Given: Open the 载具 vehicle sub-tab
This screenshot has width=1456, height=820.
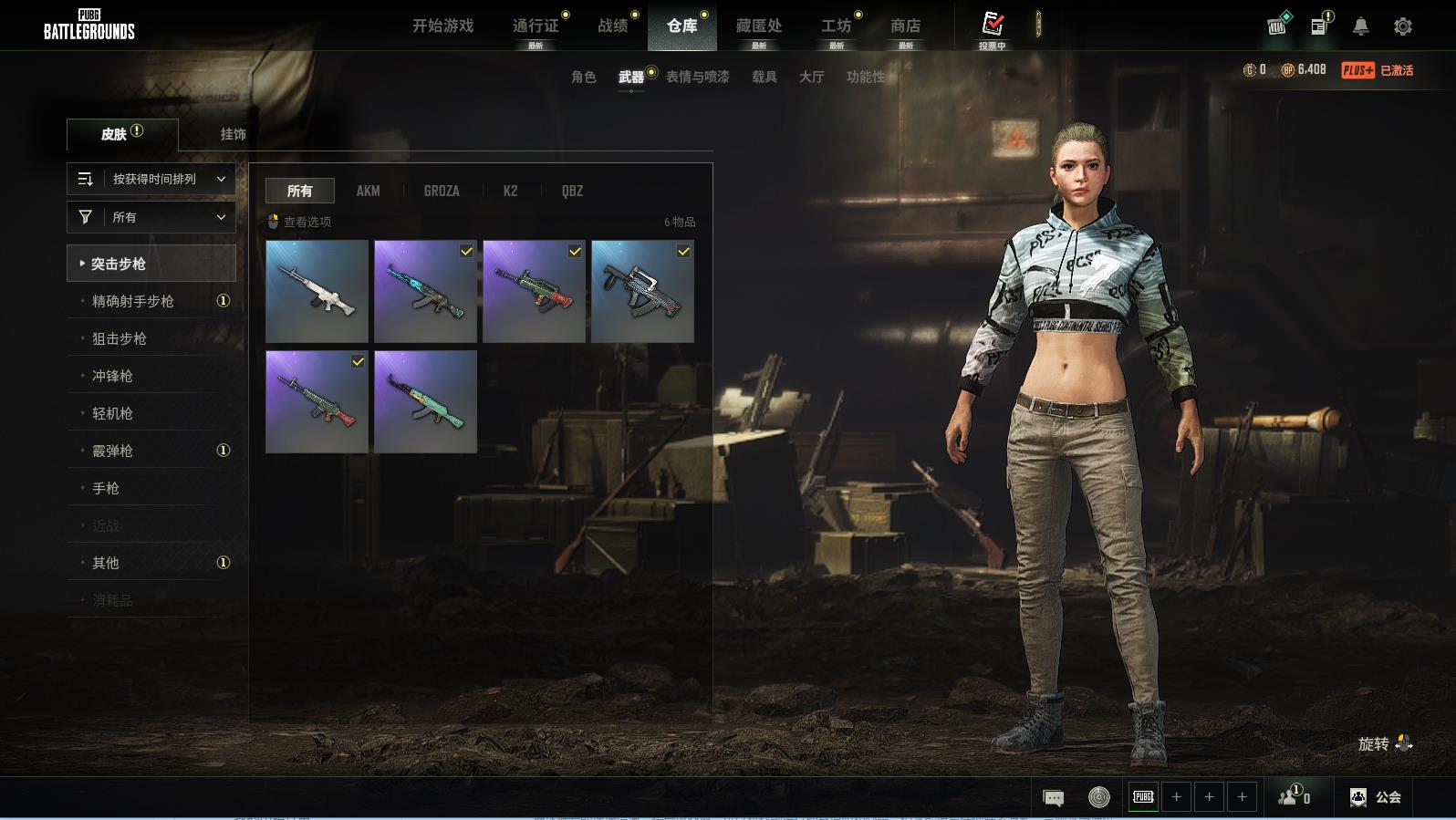Looking at the screenshot, I should point(764,77).
